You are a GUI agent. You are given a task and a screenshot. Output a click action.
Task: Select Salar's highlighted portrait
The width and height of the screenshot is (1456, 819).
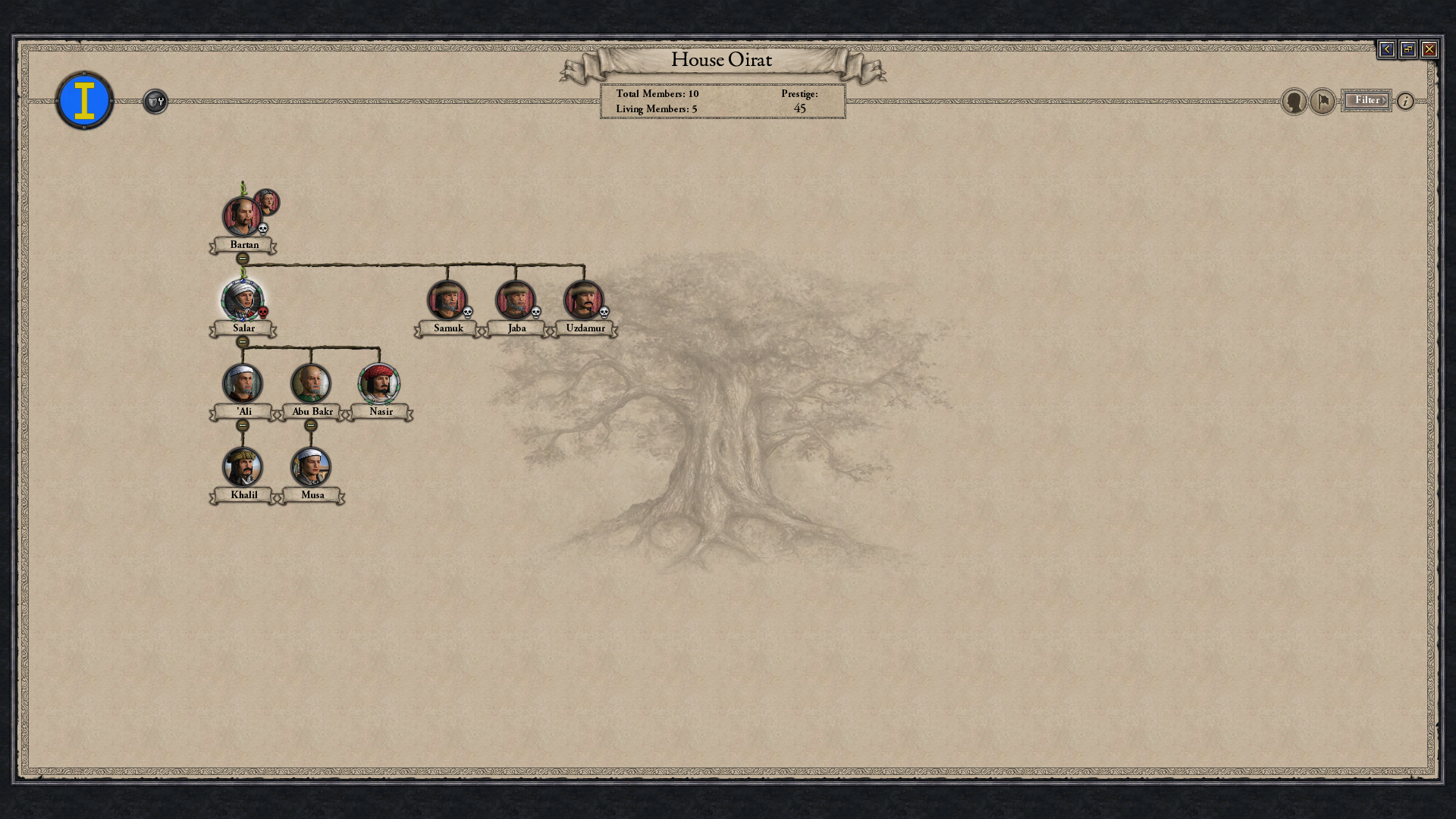[242, 299]
